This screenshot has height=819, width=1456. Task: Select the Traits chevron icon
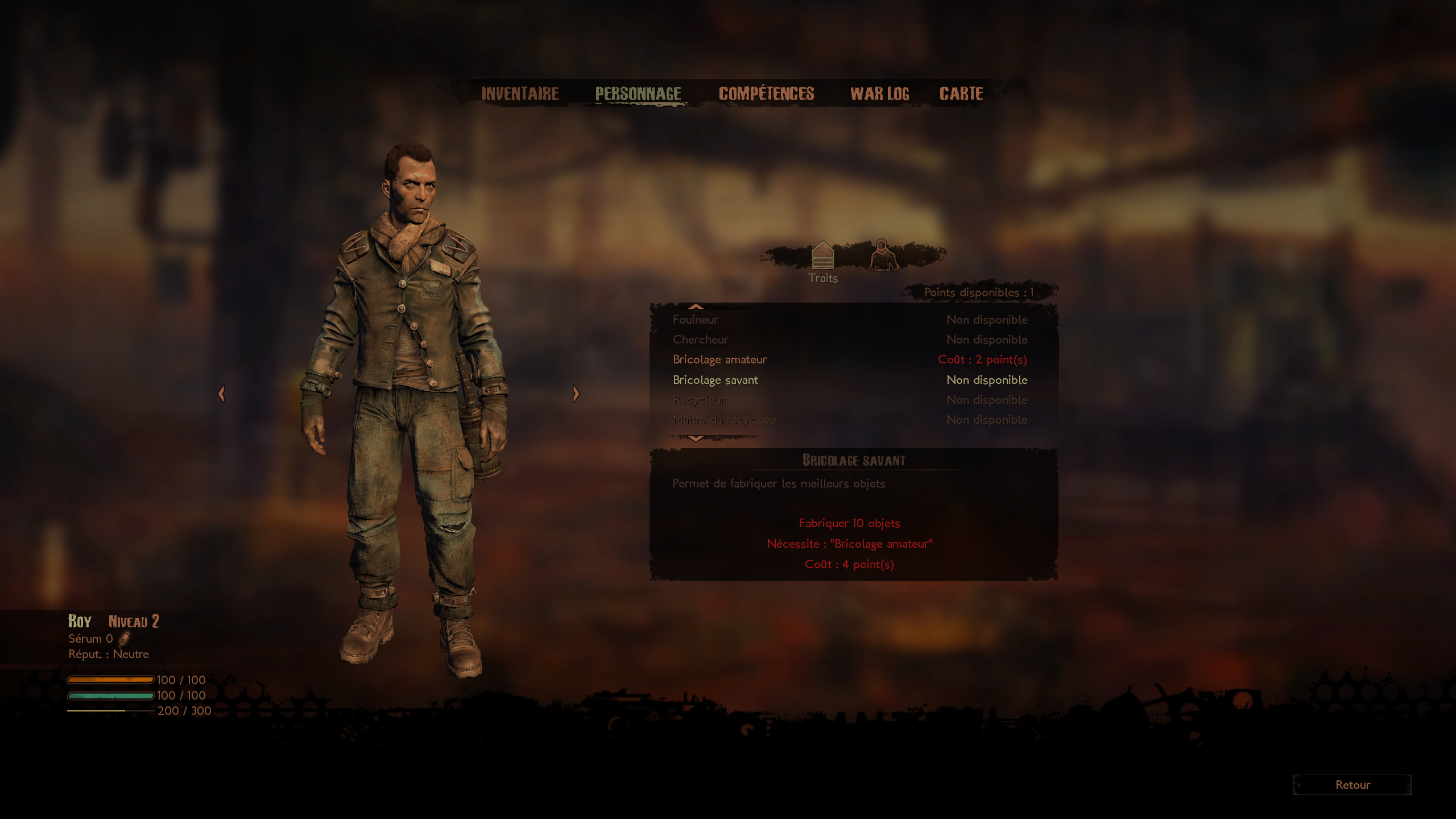click(822, 255)
